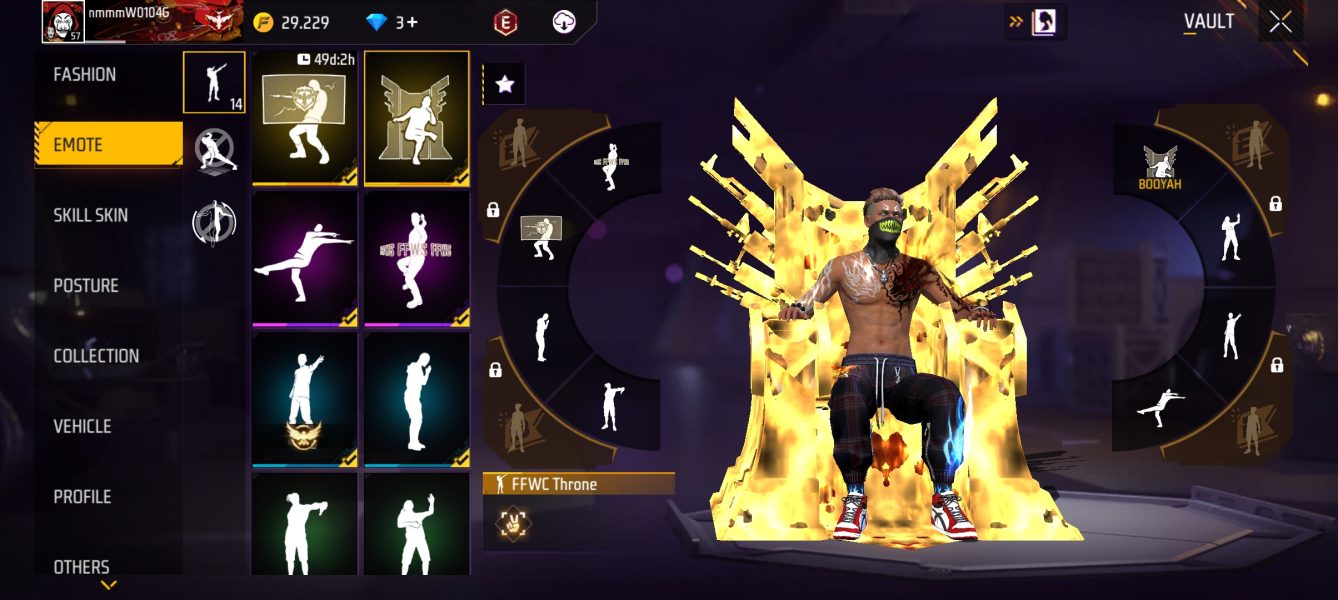
Task: Choose the timed emote showing 49d:2h
Action: tap(304, 118)
